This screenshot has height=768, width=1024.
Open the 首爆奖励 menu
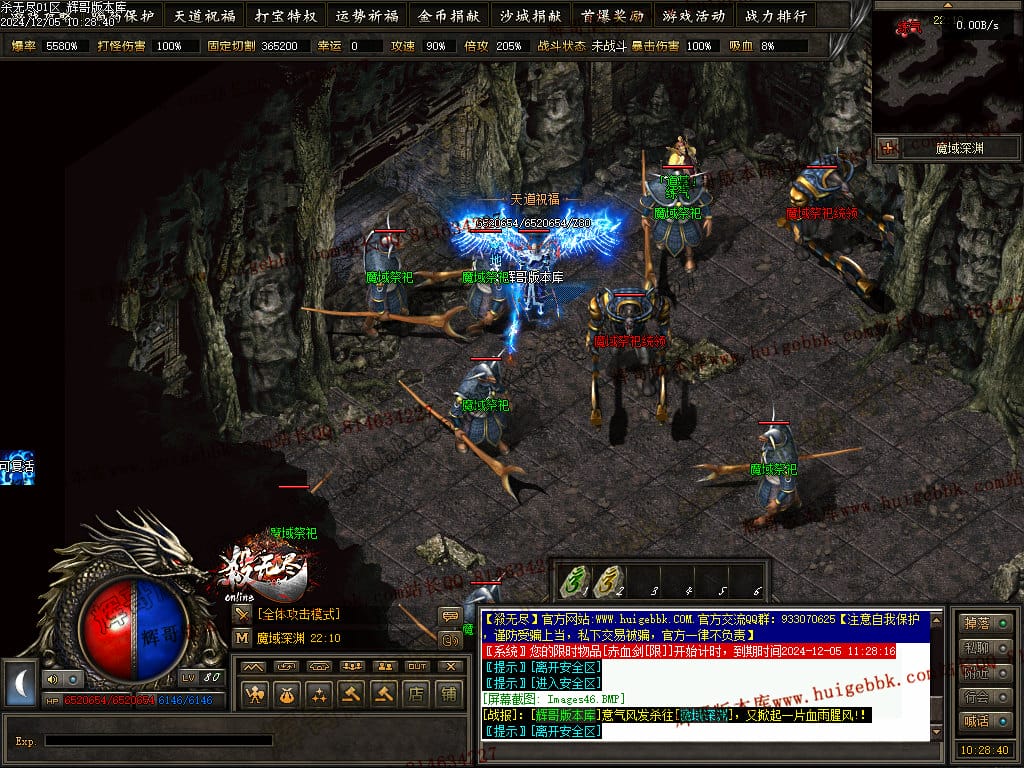[x=611, y=16]
